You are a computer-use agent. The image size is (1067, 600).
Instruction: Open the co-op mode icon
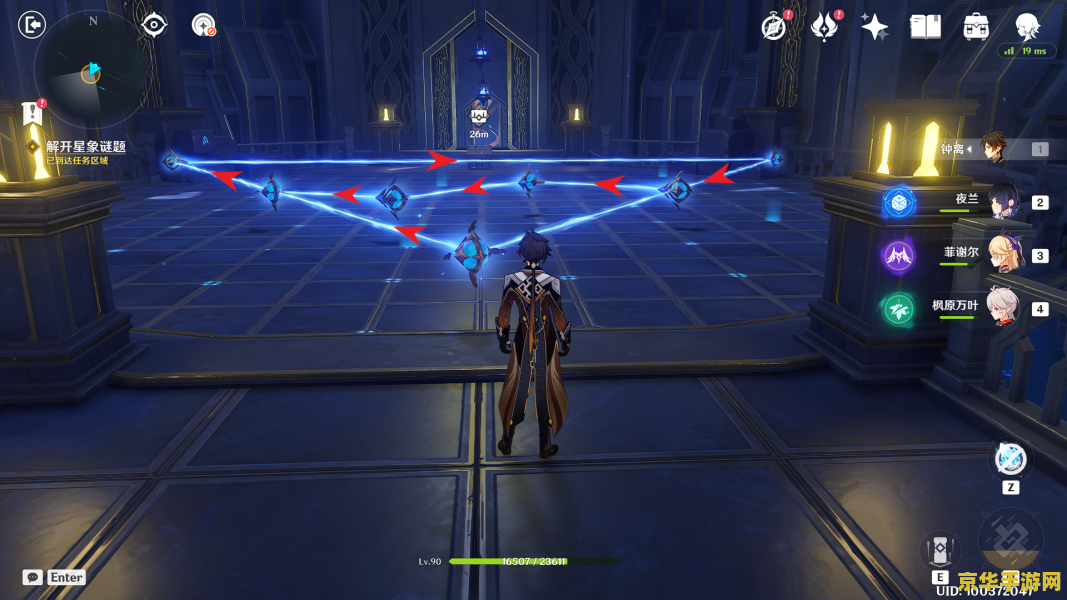[x=204, y=25]
